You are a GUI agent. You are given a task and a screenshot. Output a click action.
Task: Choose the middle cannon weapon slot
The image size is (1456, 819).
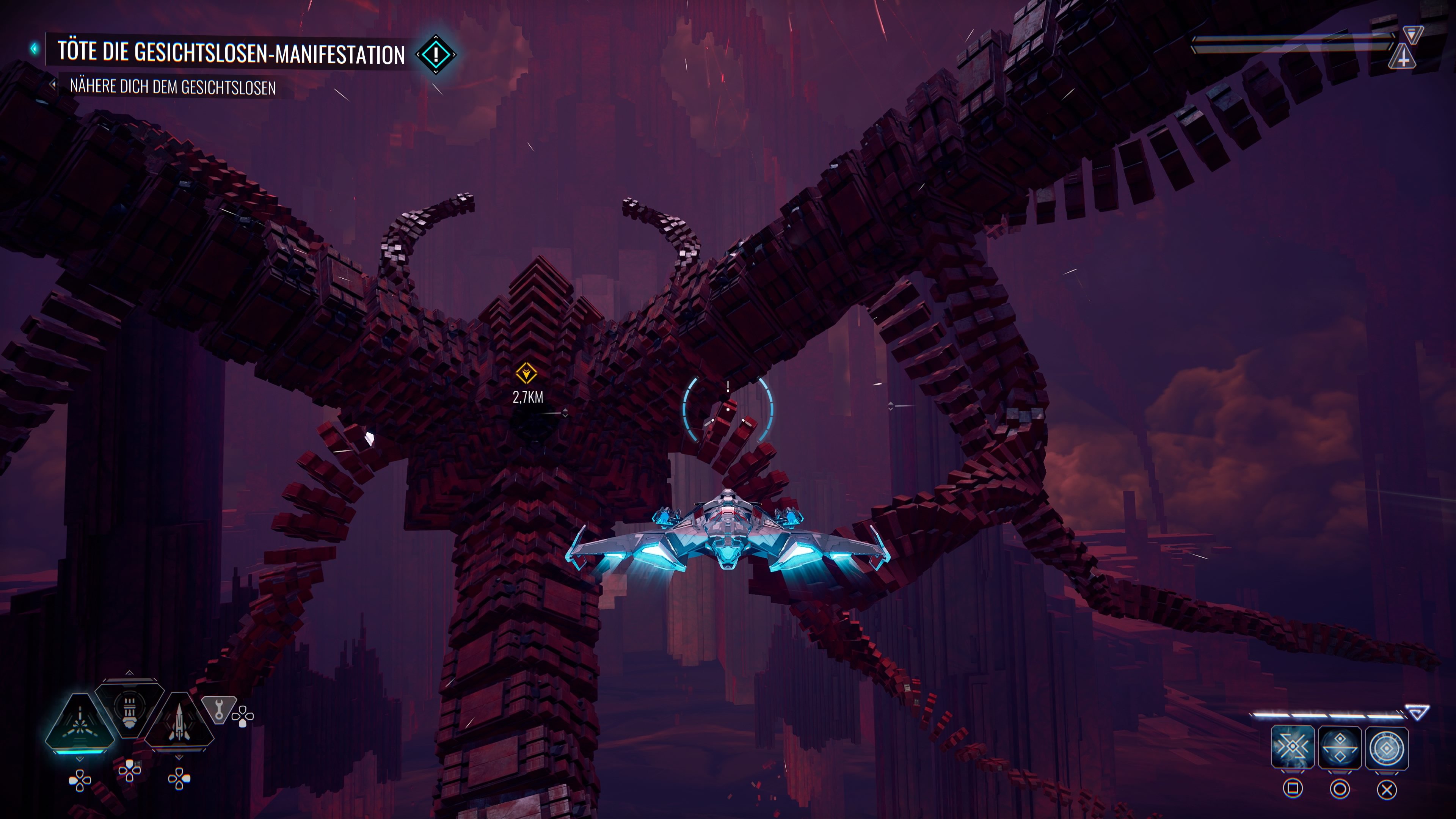coord(129,708)
